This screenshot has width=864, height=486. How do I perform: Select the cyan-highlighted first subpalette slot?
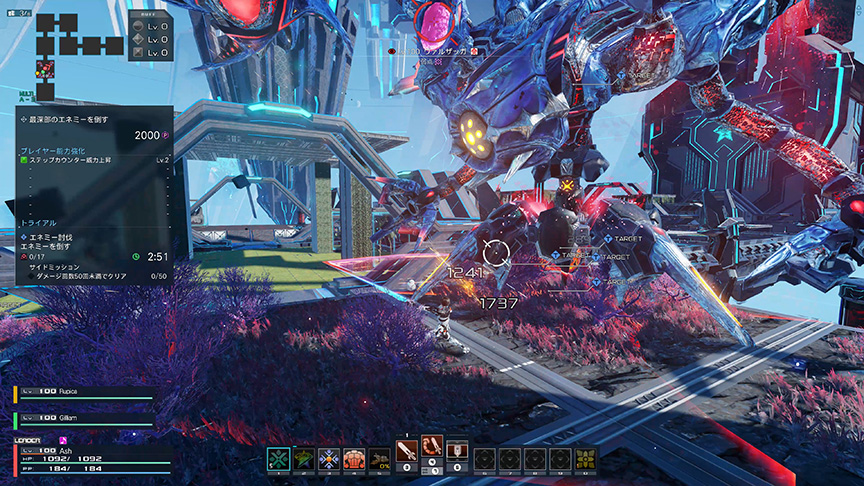278,459
